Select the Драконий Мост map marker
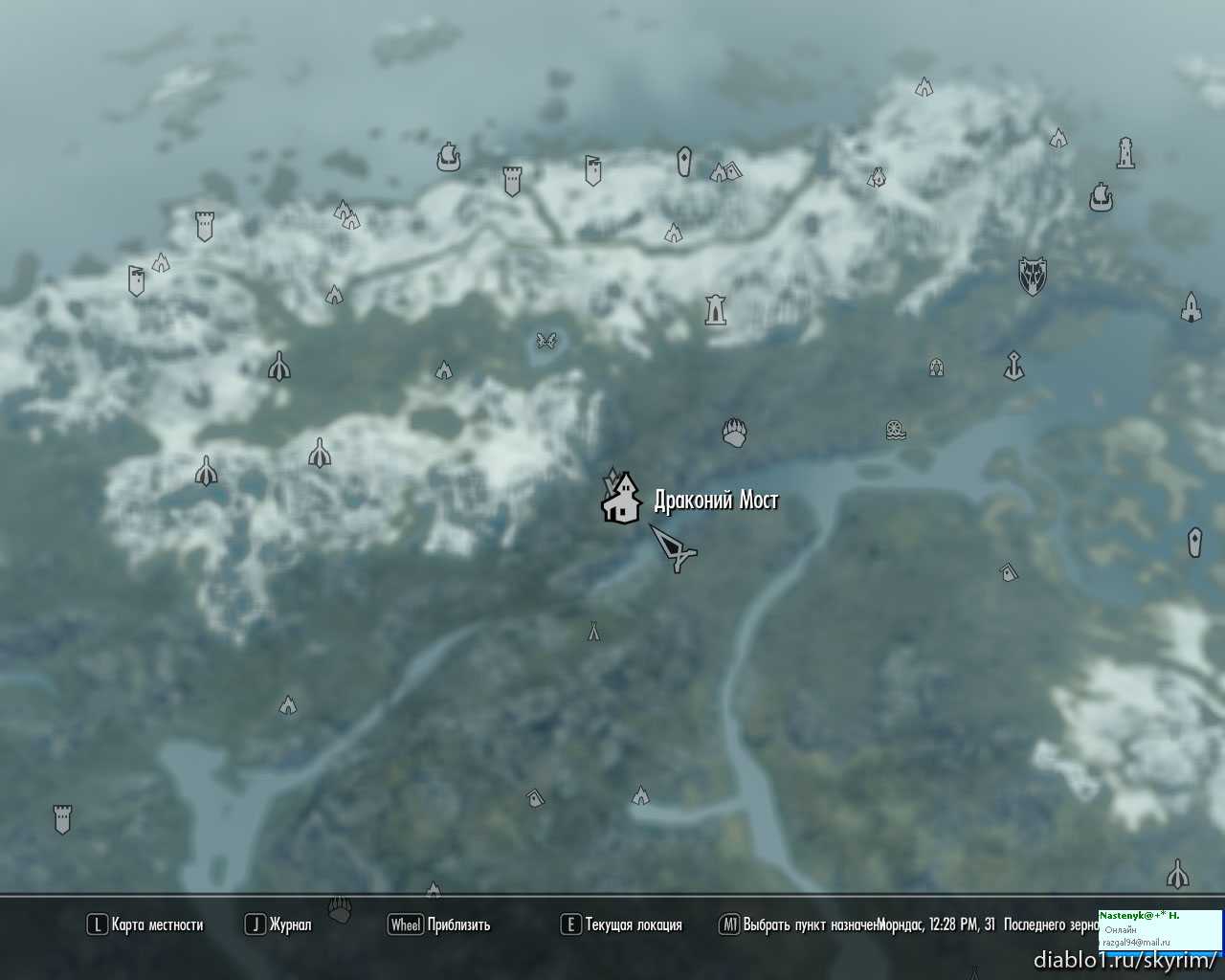The height and width of the screenshot is (980, 1225). pos(622,499)
